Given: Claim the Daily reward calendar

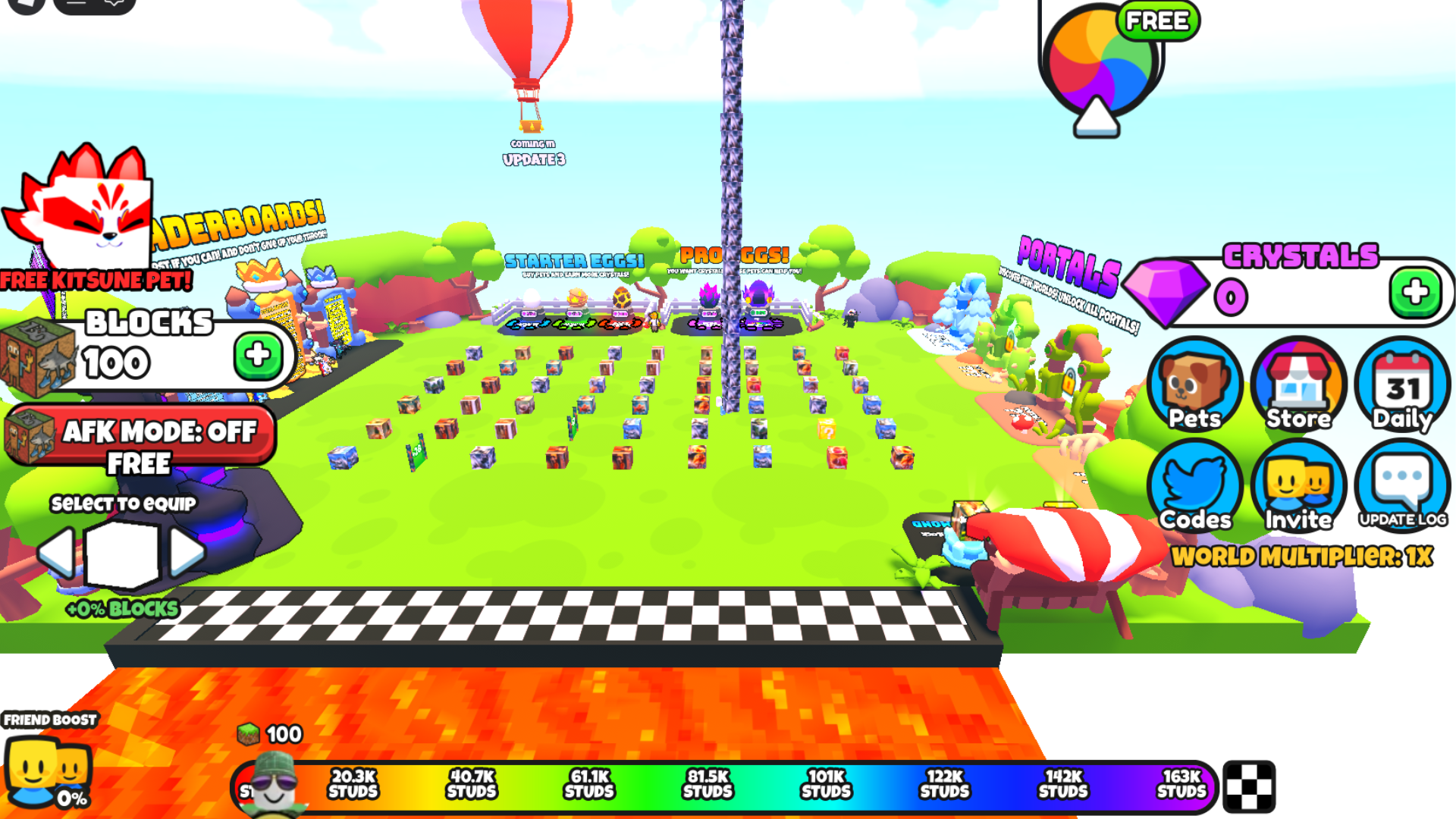Looking at the screenshot, I should tap(1402, 385).
